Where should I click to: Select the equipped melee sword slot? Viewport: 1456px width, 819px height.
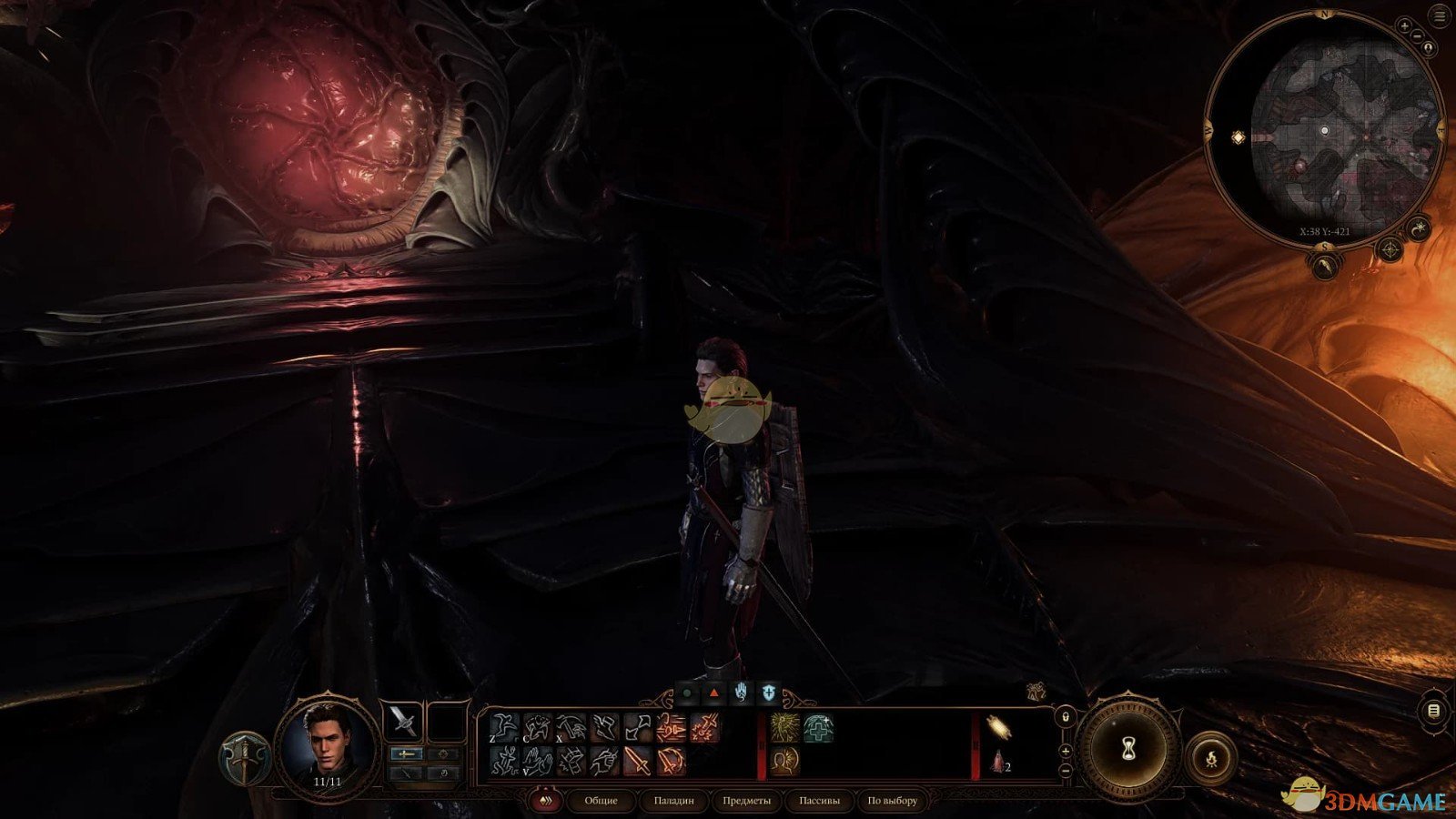coord(403,722)
